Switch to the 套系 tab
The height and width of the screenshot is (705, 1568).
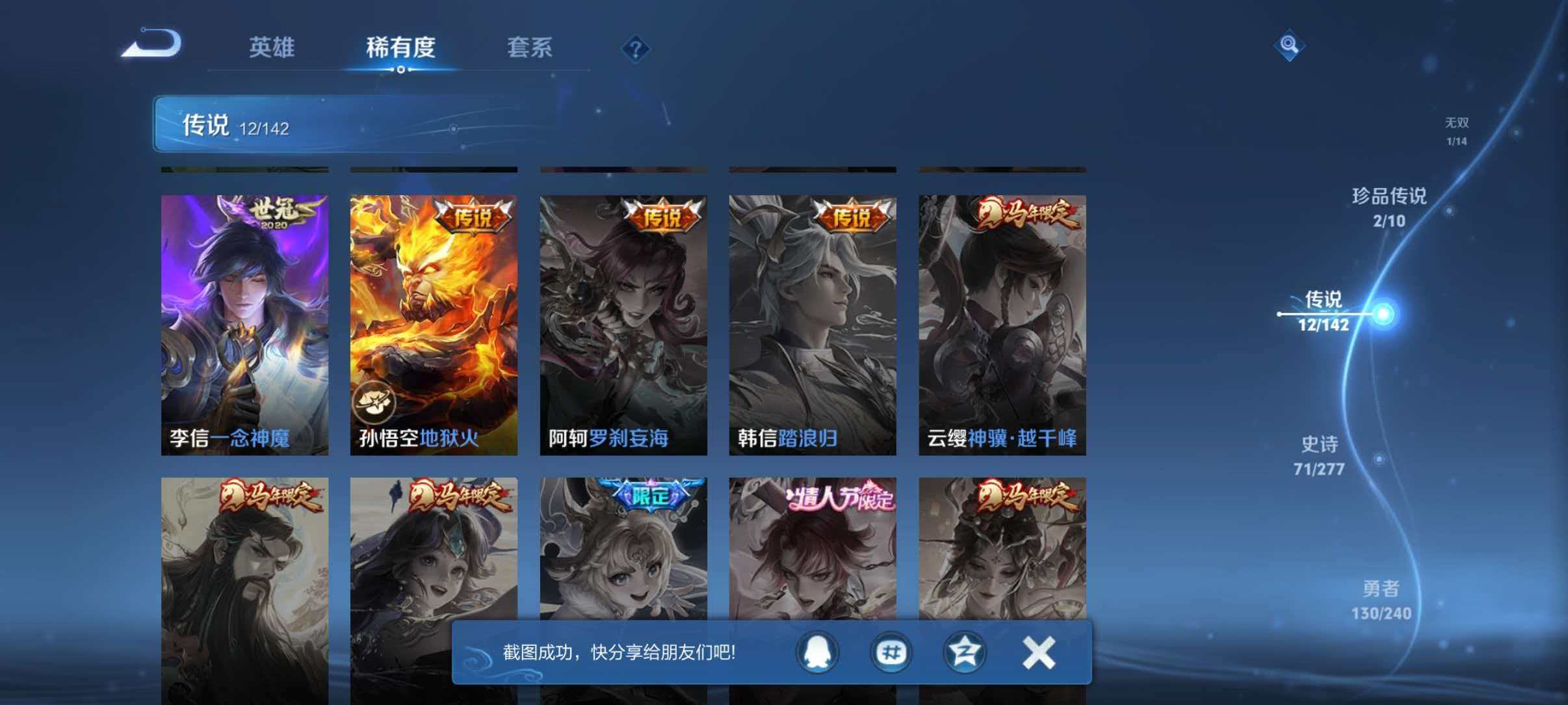(x=530, y=48)
